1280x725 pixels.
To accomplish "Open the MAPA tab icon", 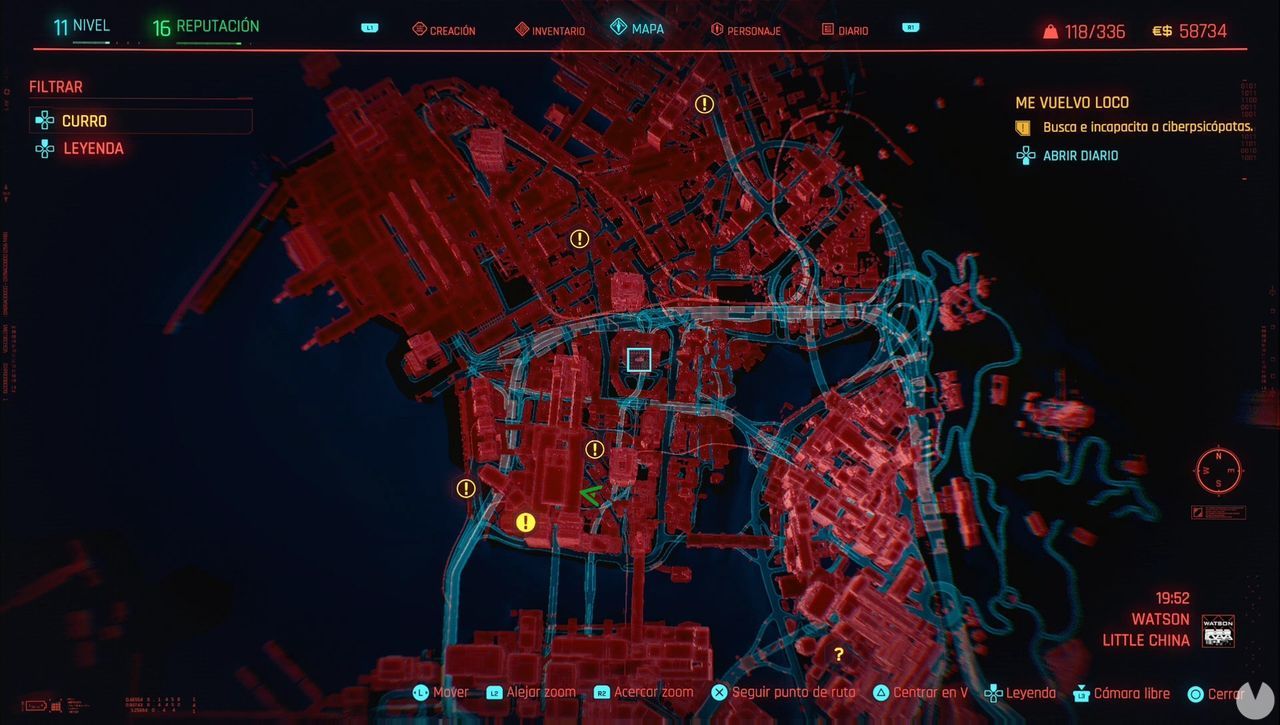I will click(616, 29).
